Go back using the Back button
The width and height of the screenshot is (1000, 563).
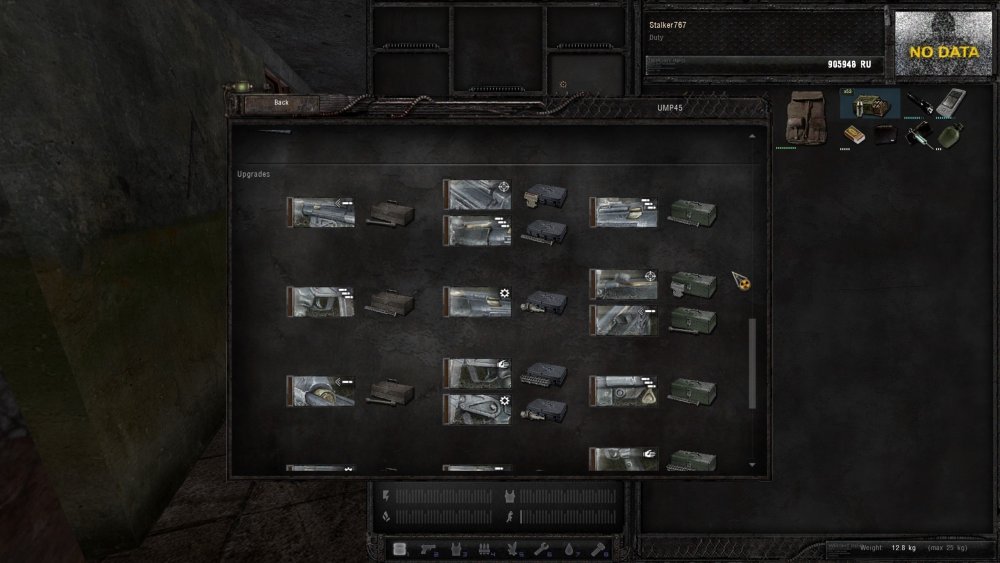[x=281, y=102]
